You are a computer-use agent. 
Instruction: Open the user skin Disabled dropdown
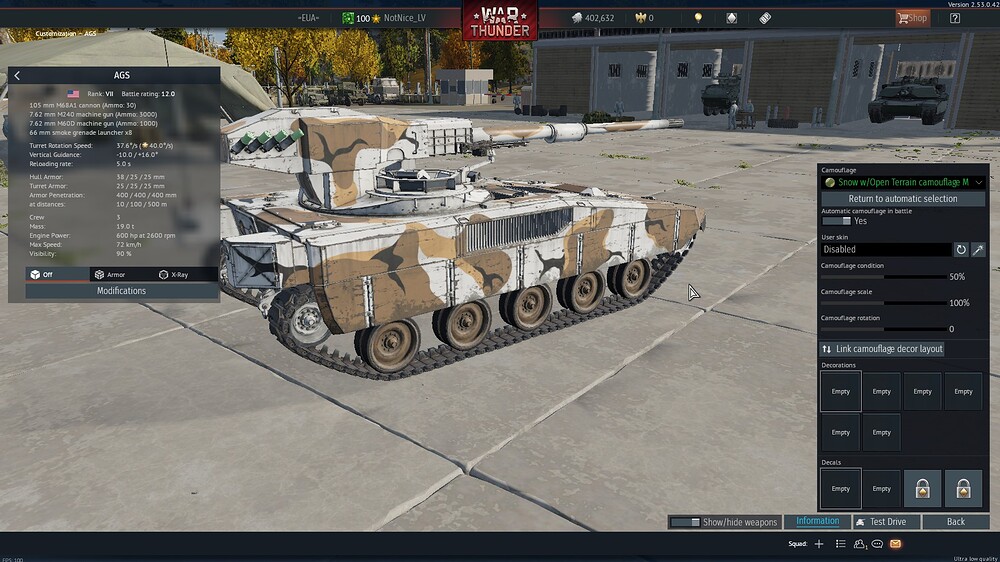tap(885, 249)
